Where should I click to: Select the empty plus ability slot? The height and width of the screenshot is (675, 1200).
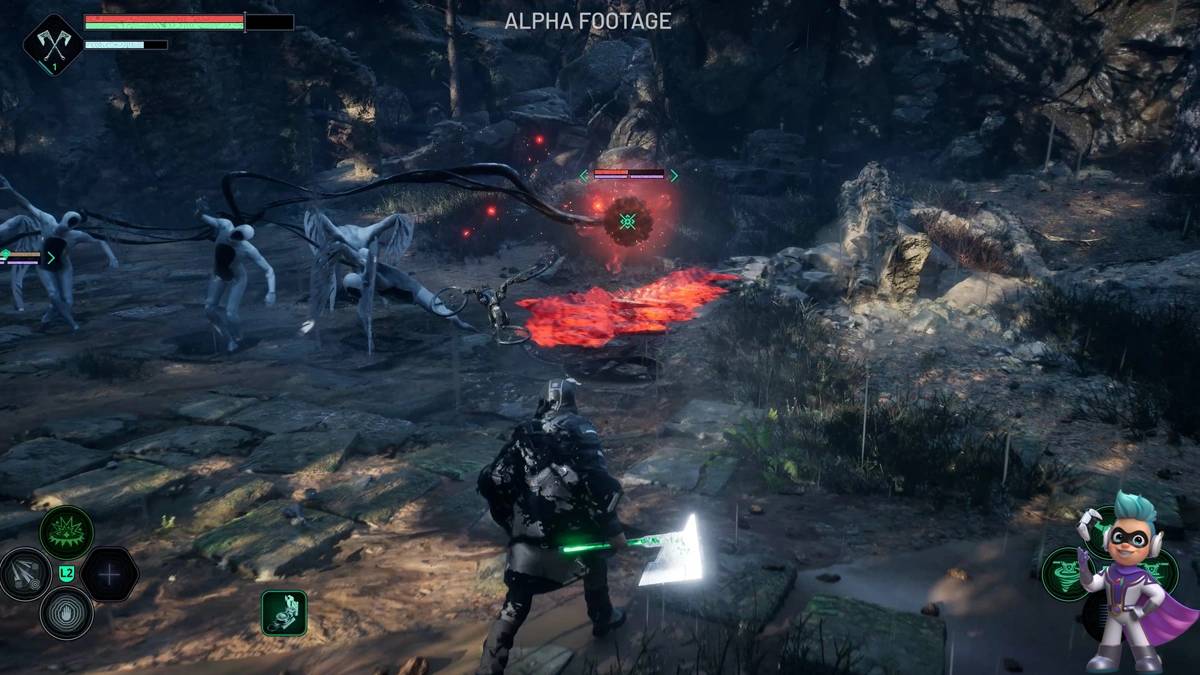(109, 574)
